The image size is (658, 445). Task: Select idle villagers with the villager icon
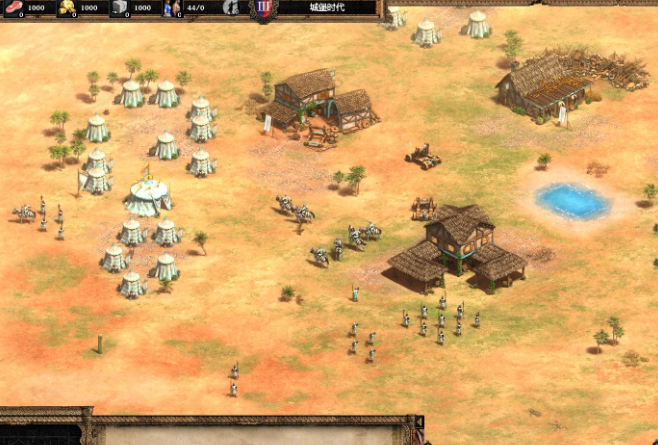click(x=231, y=8)
